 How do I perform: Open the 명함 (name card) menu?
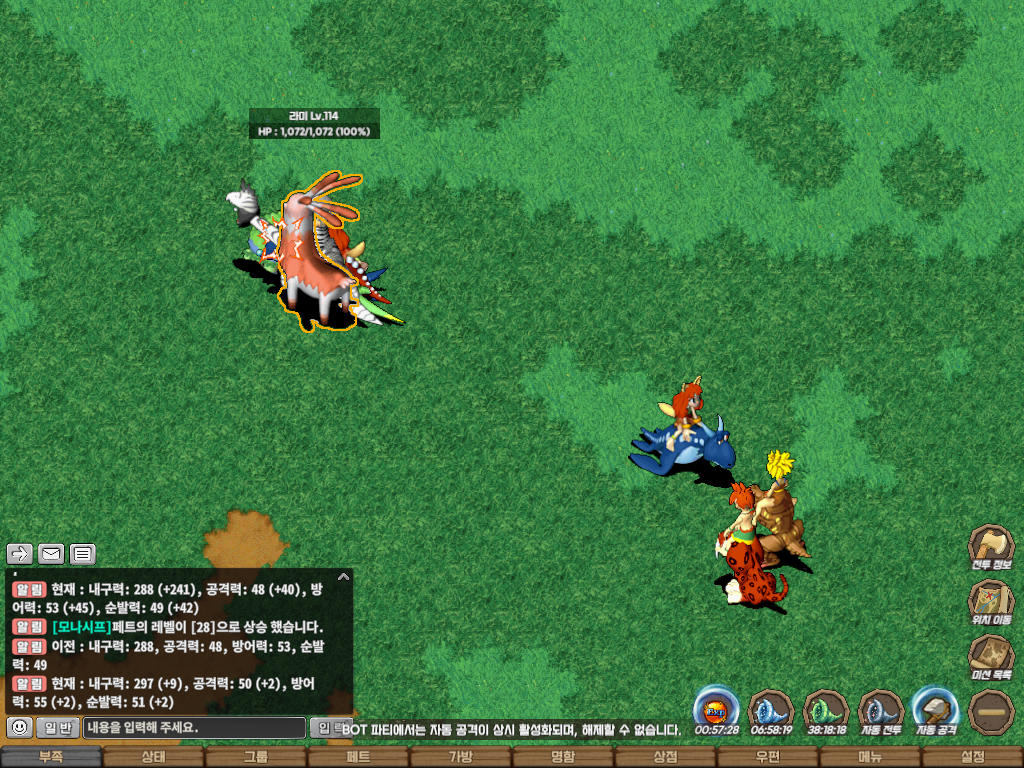point(563,757)
